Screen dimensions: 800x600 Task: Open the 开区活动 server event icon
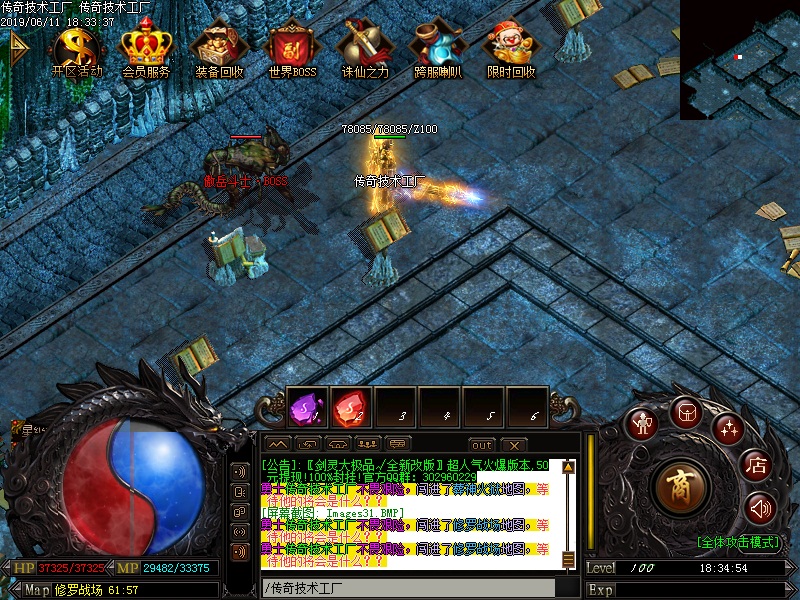(x=77, y=48)
